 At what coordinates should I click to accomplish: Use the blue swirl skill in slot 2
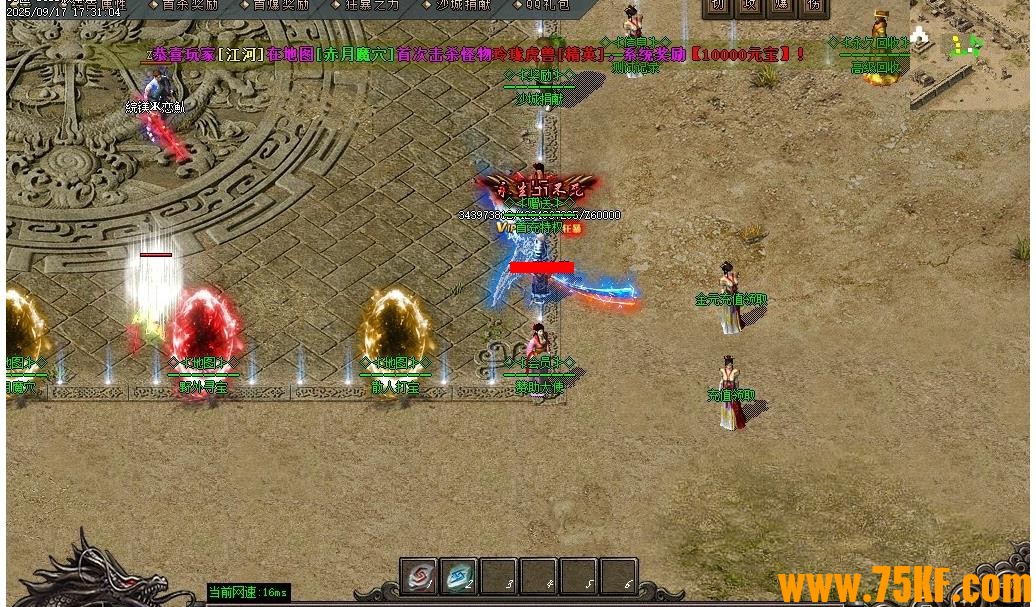click(461, 577)
